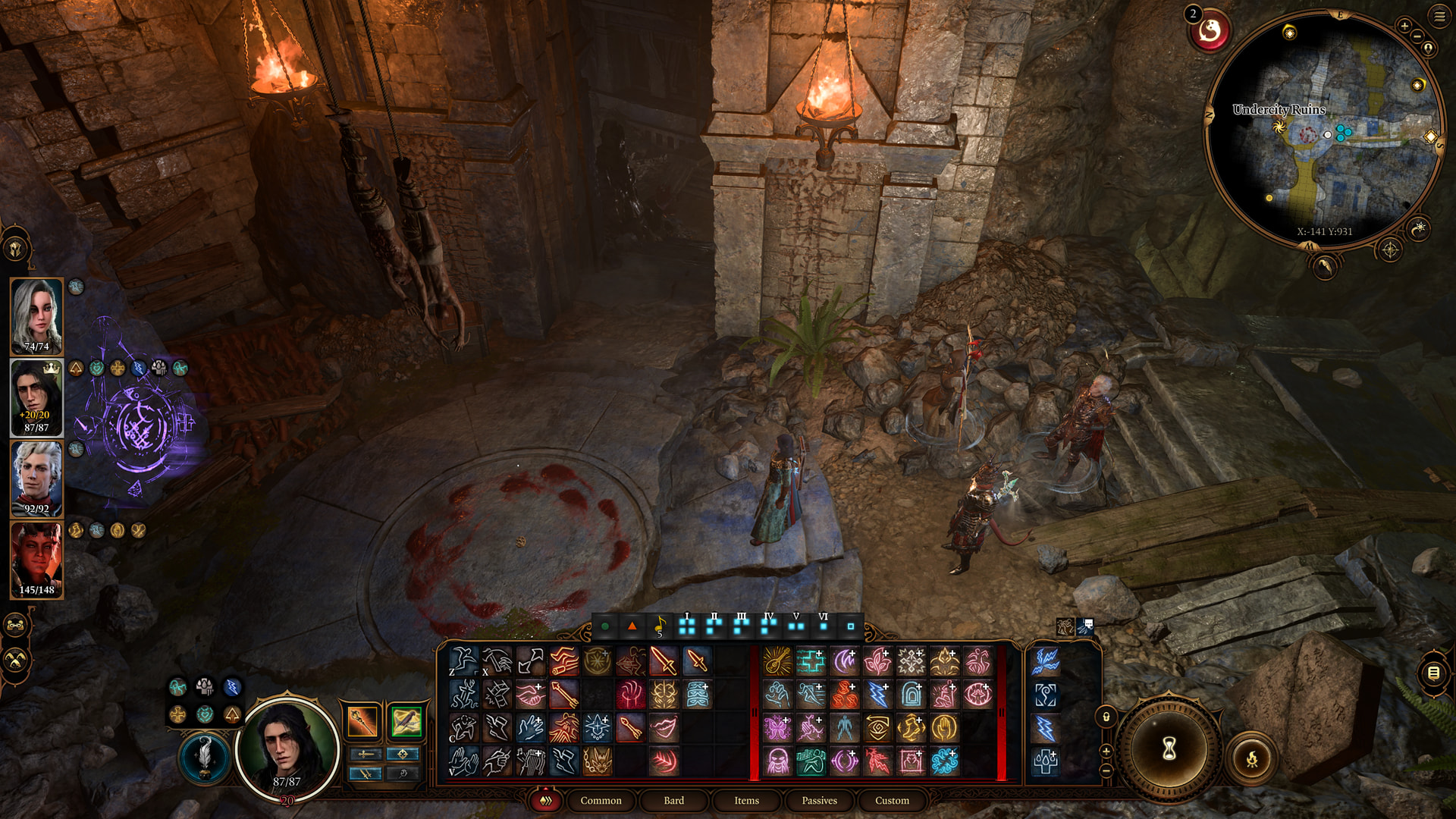
Task: Select the white-haired companion portrait
Action: (36, 316)
